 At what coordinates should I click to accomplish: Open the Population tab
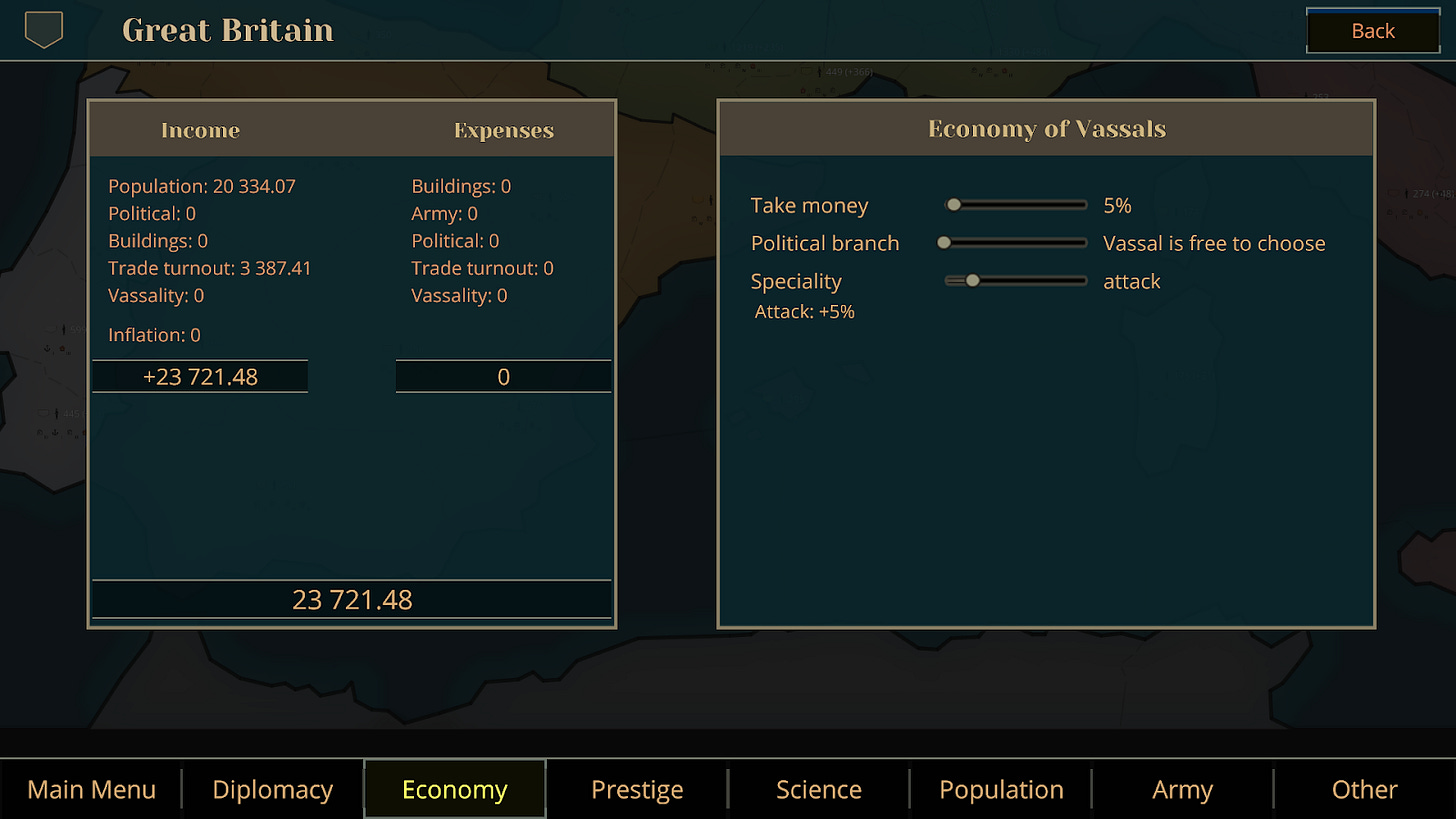coord(1000,789)
